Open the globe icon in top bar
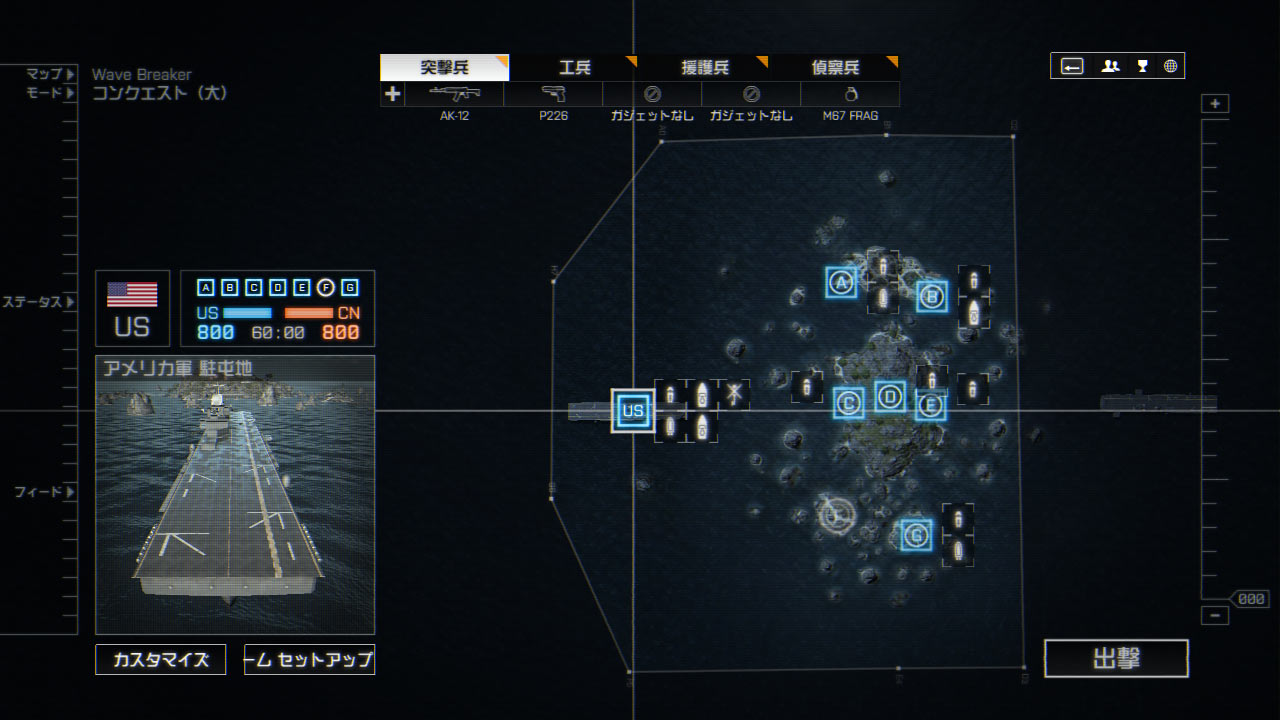 (1170, 66)
